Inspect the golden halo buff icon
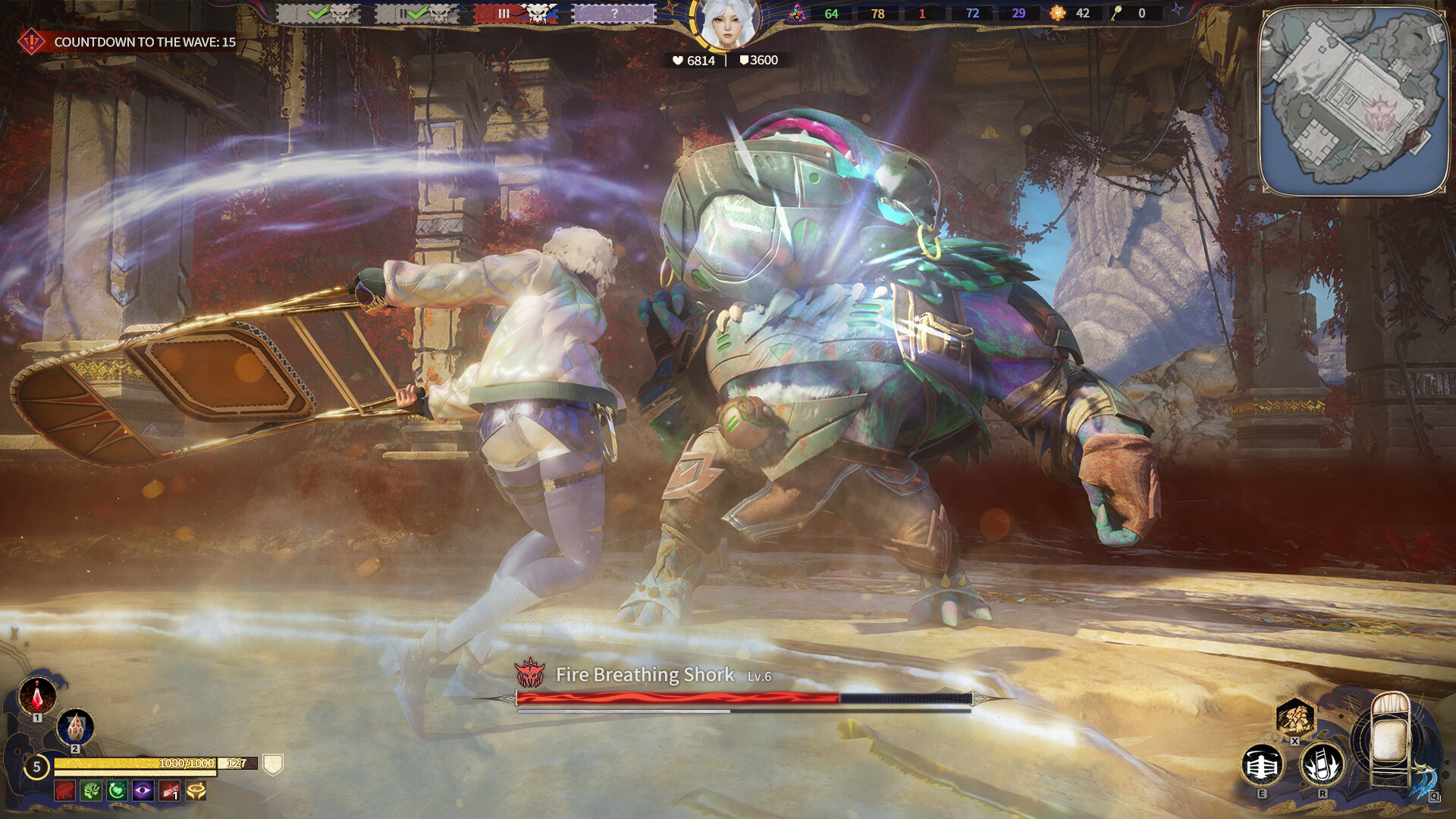The height and width of the screenshot is (819, 1456). pyautogui.click(x=196, y=791)
